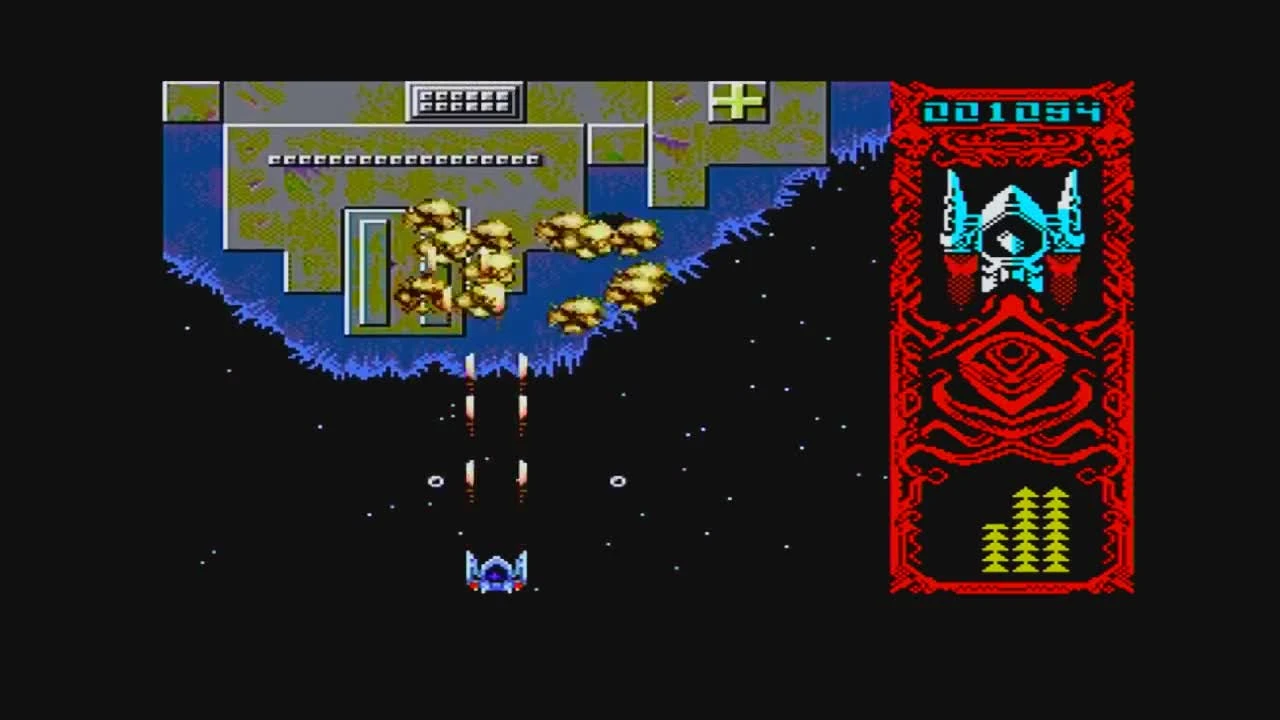
Task: Click the red eye emblem on the sidebar
Action: click(1012, 350)
